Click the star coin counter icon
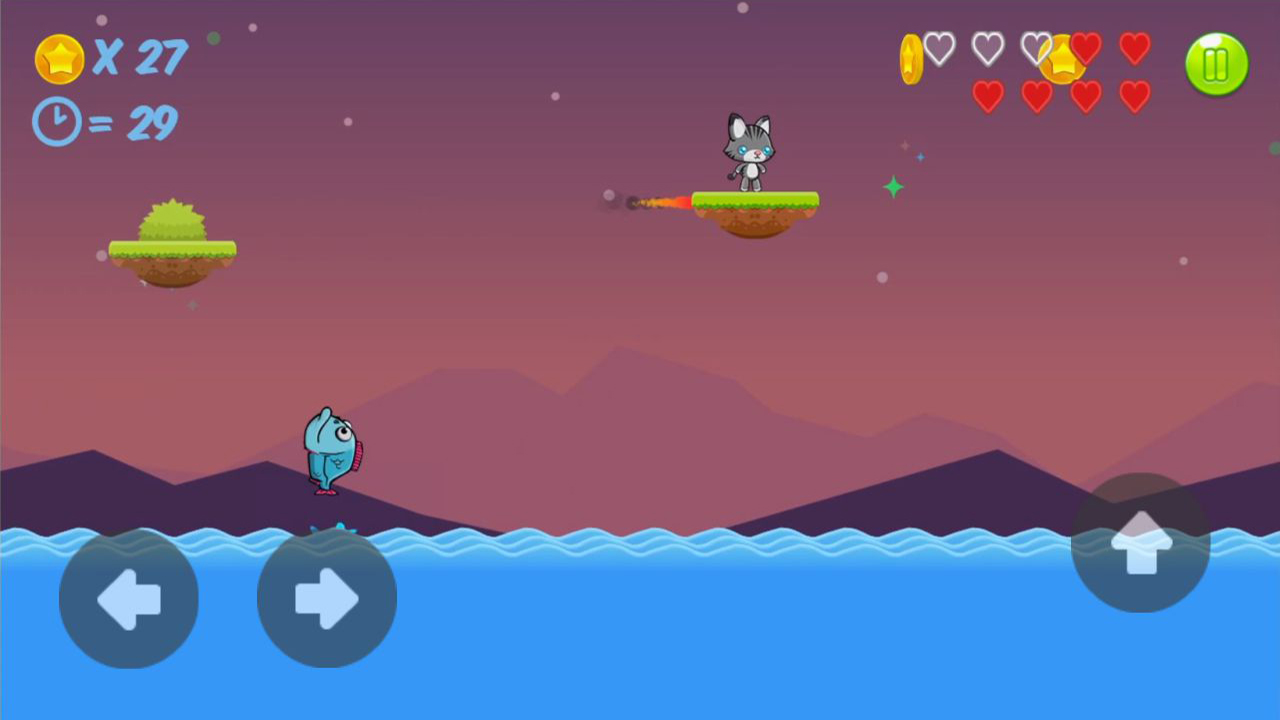 58,58
